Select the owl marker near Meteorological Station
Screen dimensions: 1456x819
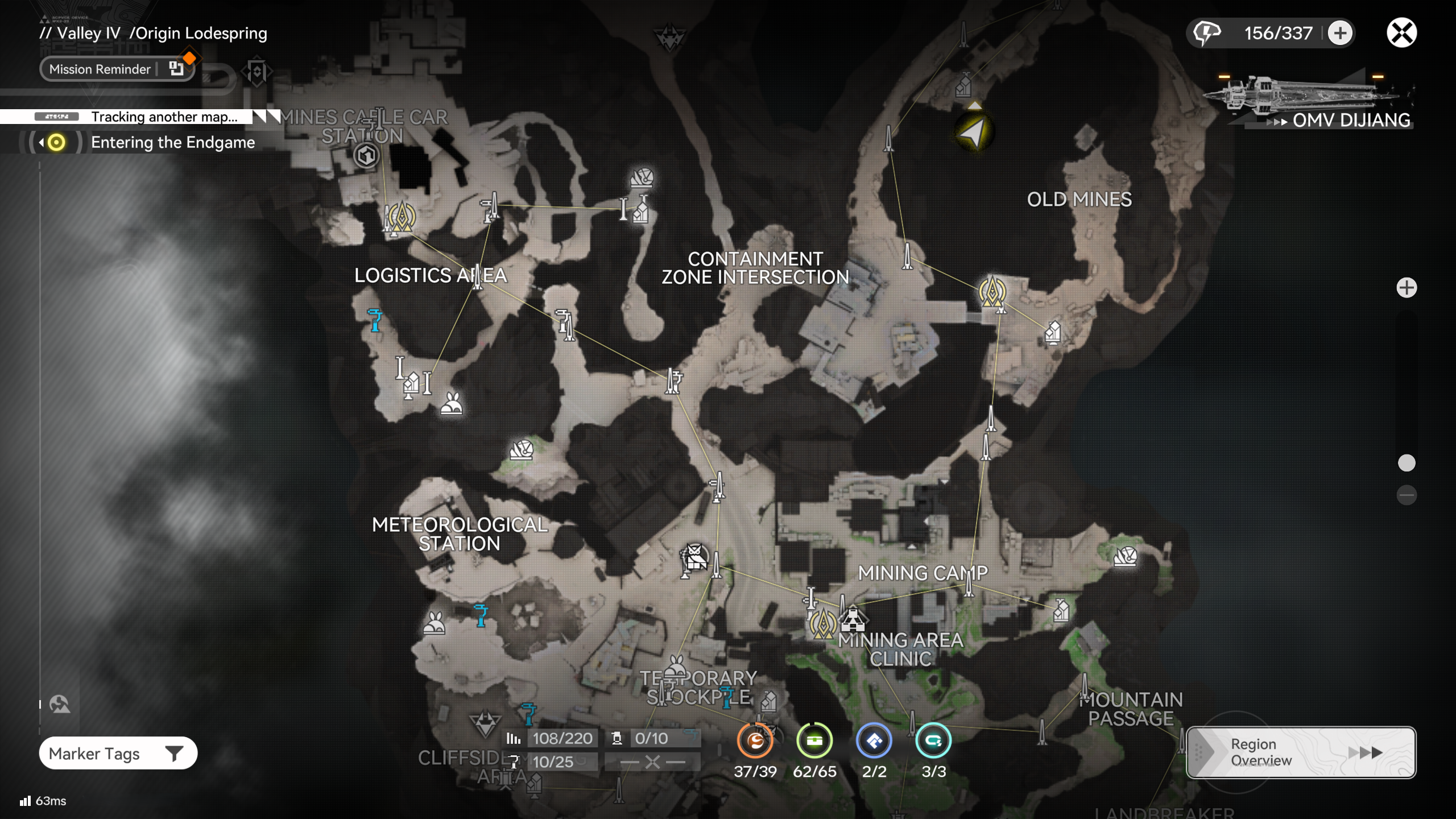point(695,556)
